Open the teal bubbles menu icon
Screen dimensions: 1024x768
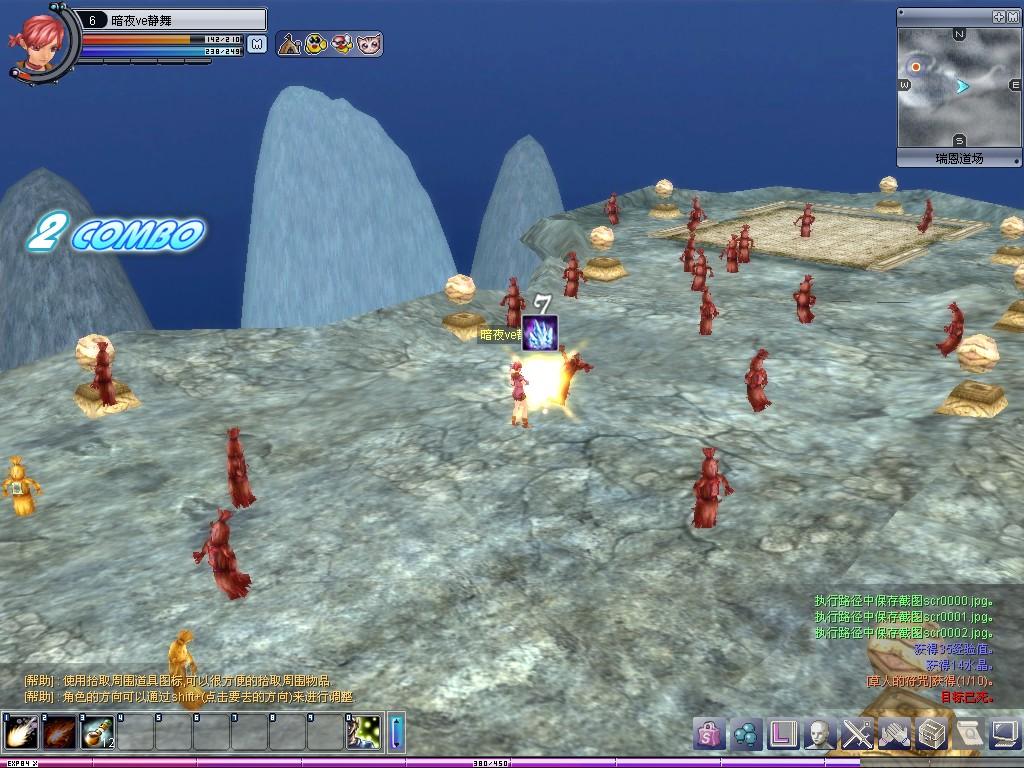coord(746,734)
